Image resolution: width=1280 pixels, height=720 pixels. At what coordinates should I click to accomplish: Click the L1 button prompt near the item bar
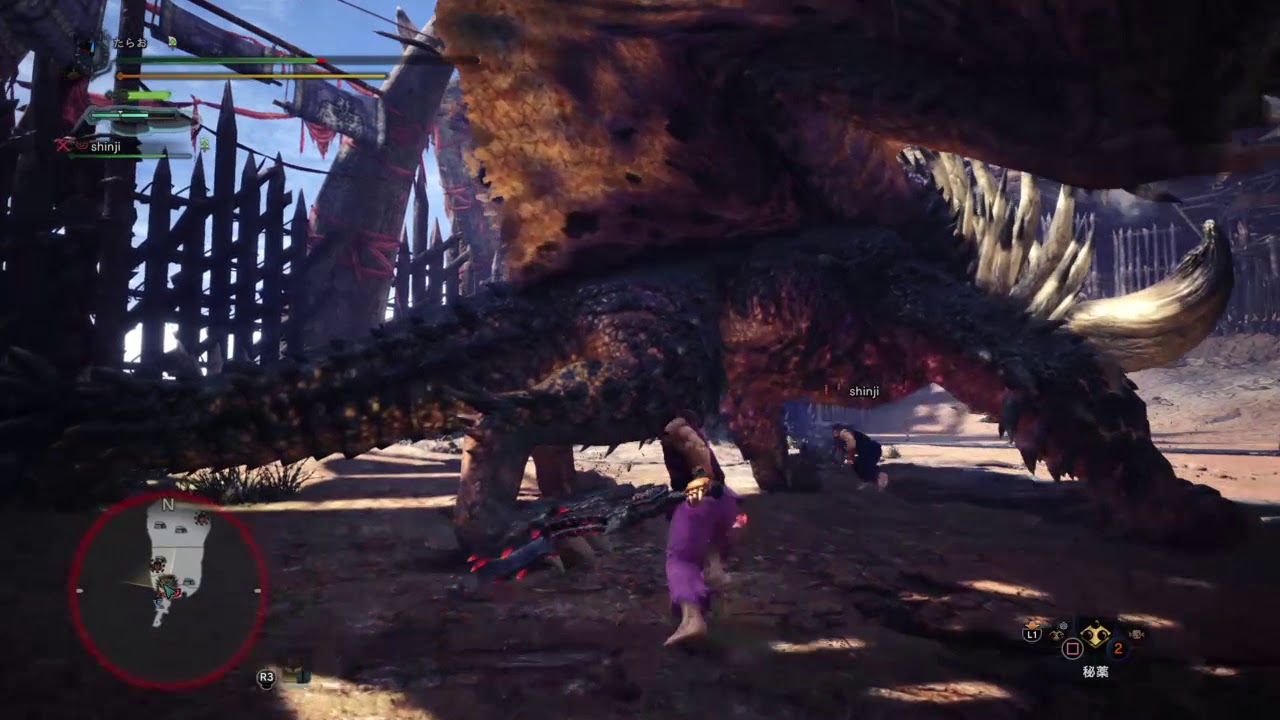[1032, 634]
